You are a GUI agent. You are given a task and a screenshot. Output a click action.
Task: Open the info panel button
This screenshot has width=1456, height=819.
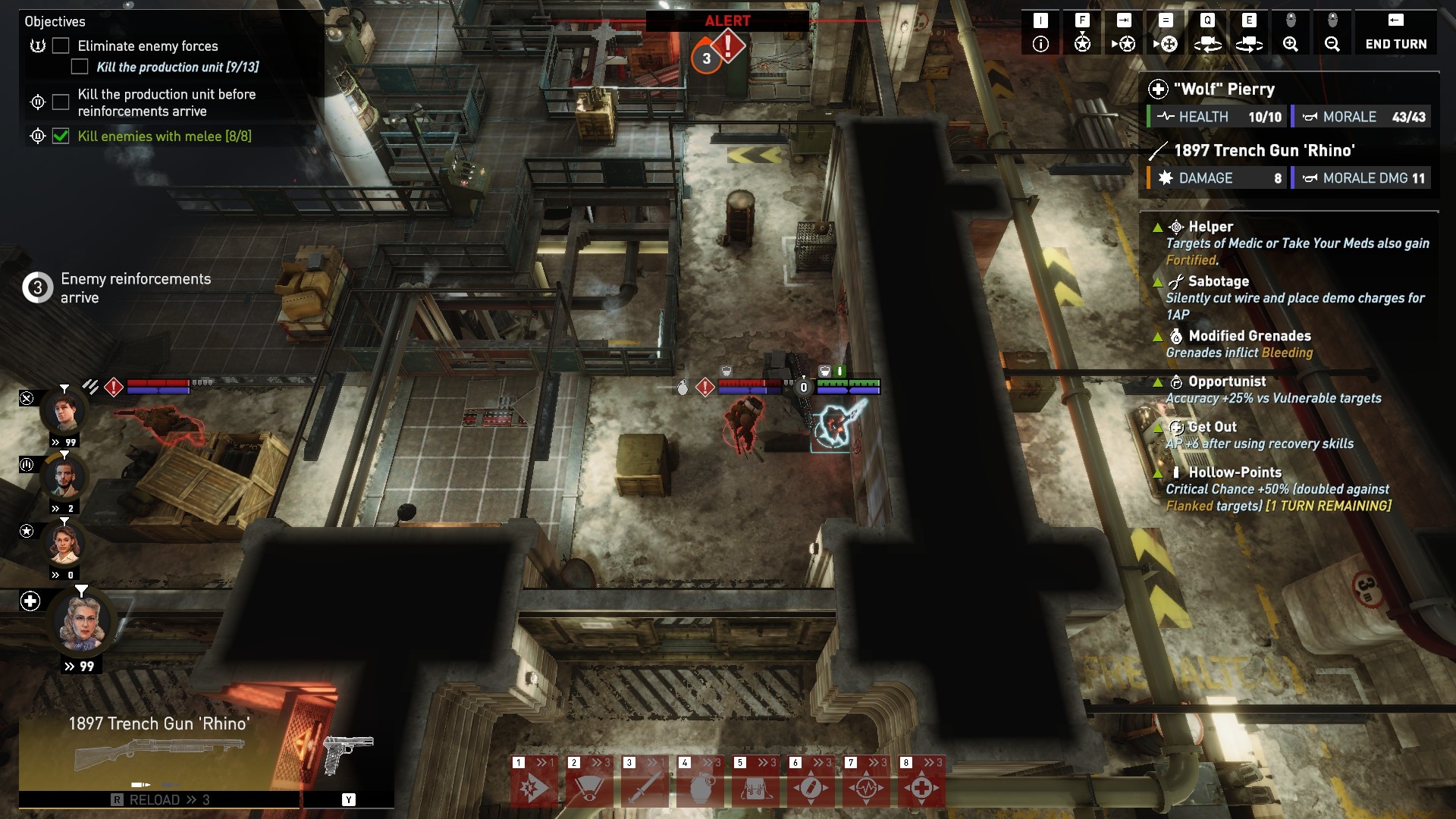[1040, 35]
